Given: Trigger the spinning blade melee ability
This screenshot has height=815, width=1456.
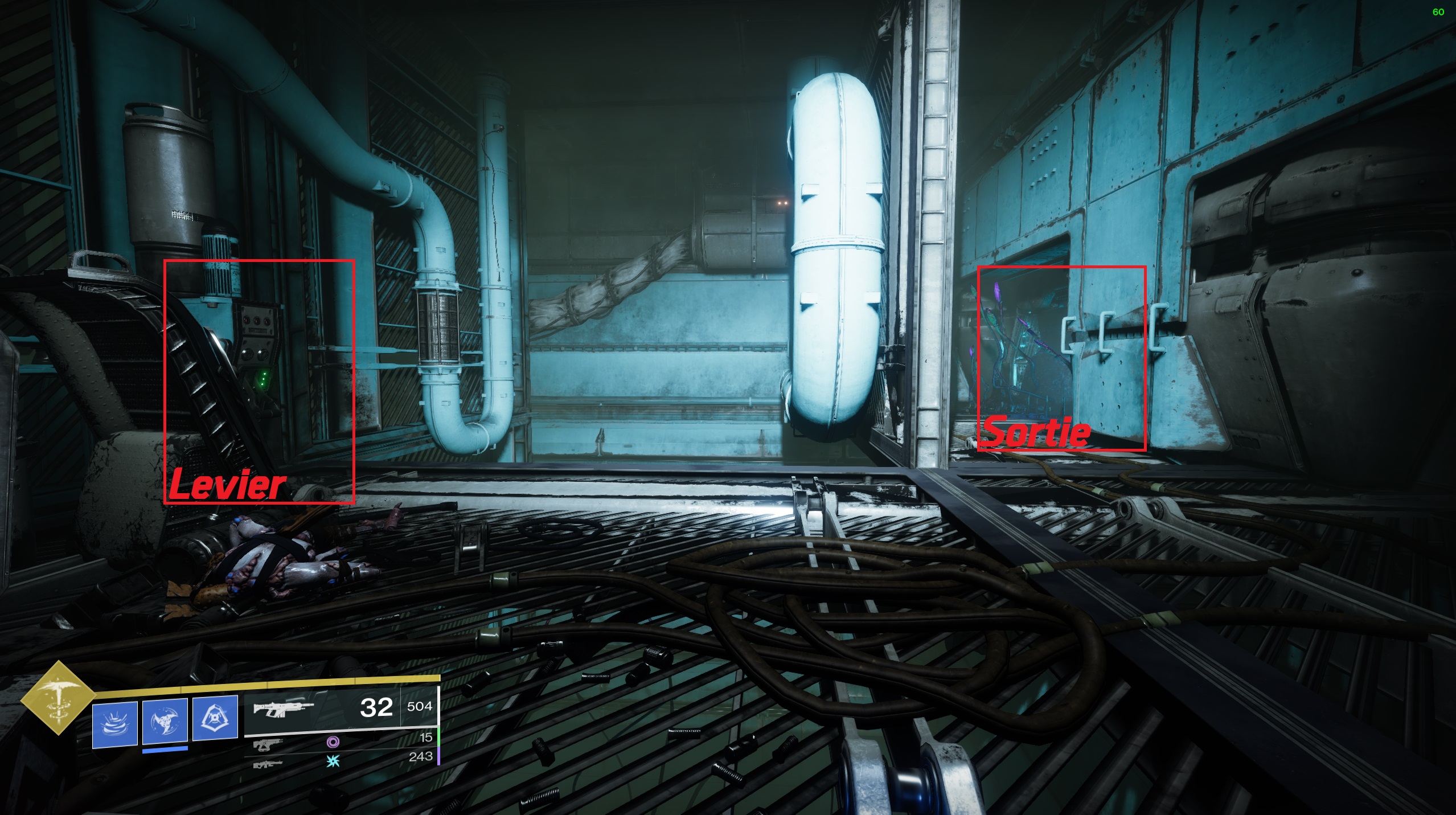Looking at the screenshot, I should pyautogui.click(x=165, y=721).
